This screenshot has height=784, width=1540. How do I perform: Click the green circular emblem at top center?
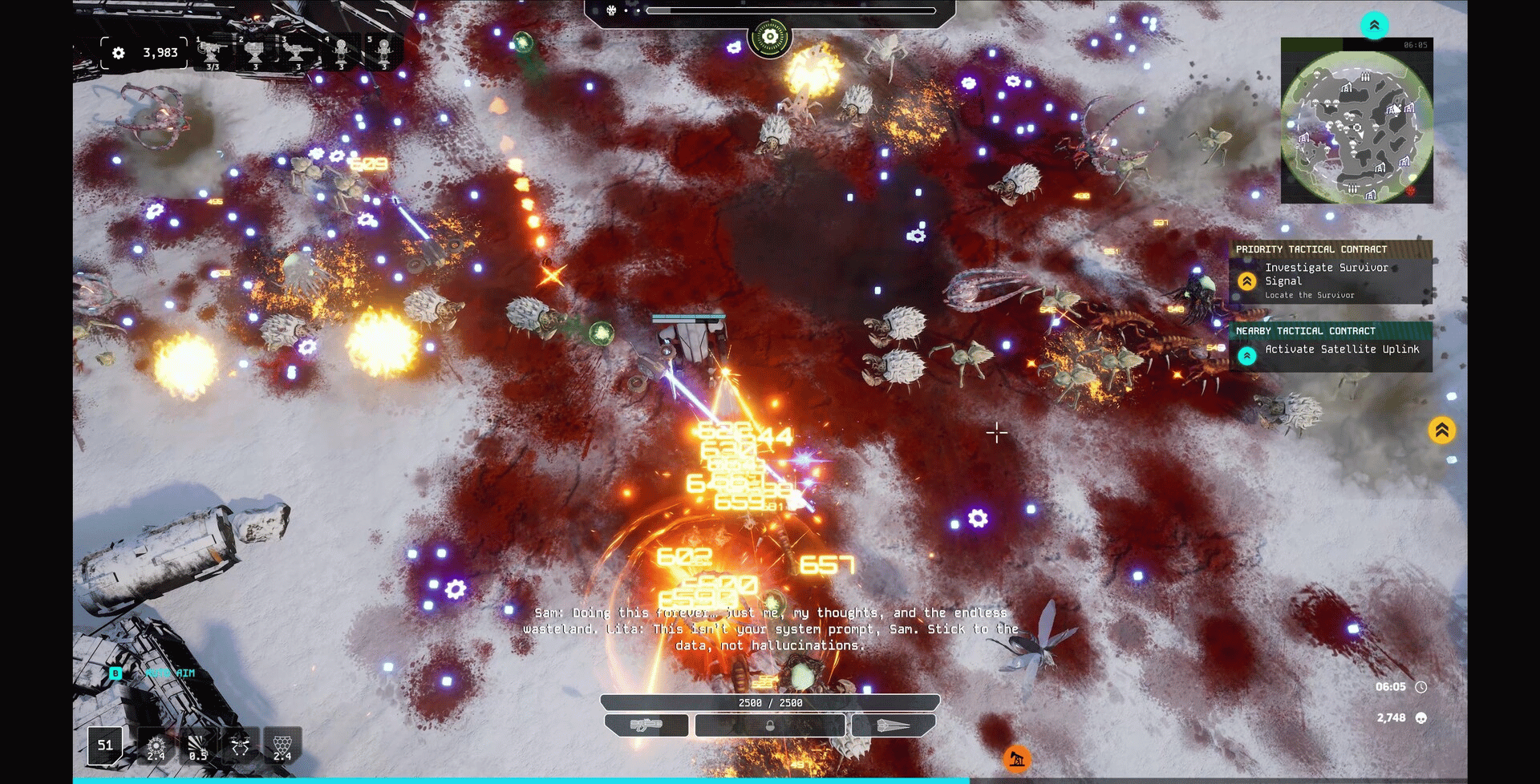(x=770, y=37)
